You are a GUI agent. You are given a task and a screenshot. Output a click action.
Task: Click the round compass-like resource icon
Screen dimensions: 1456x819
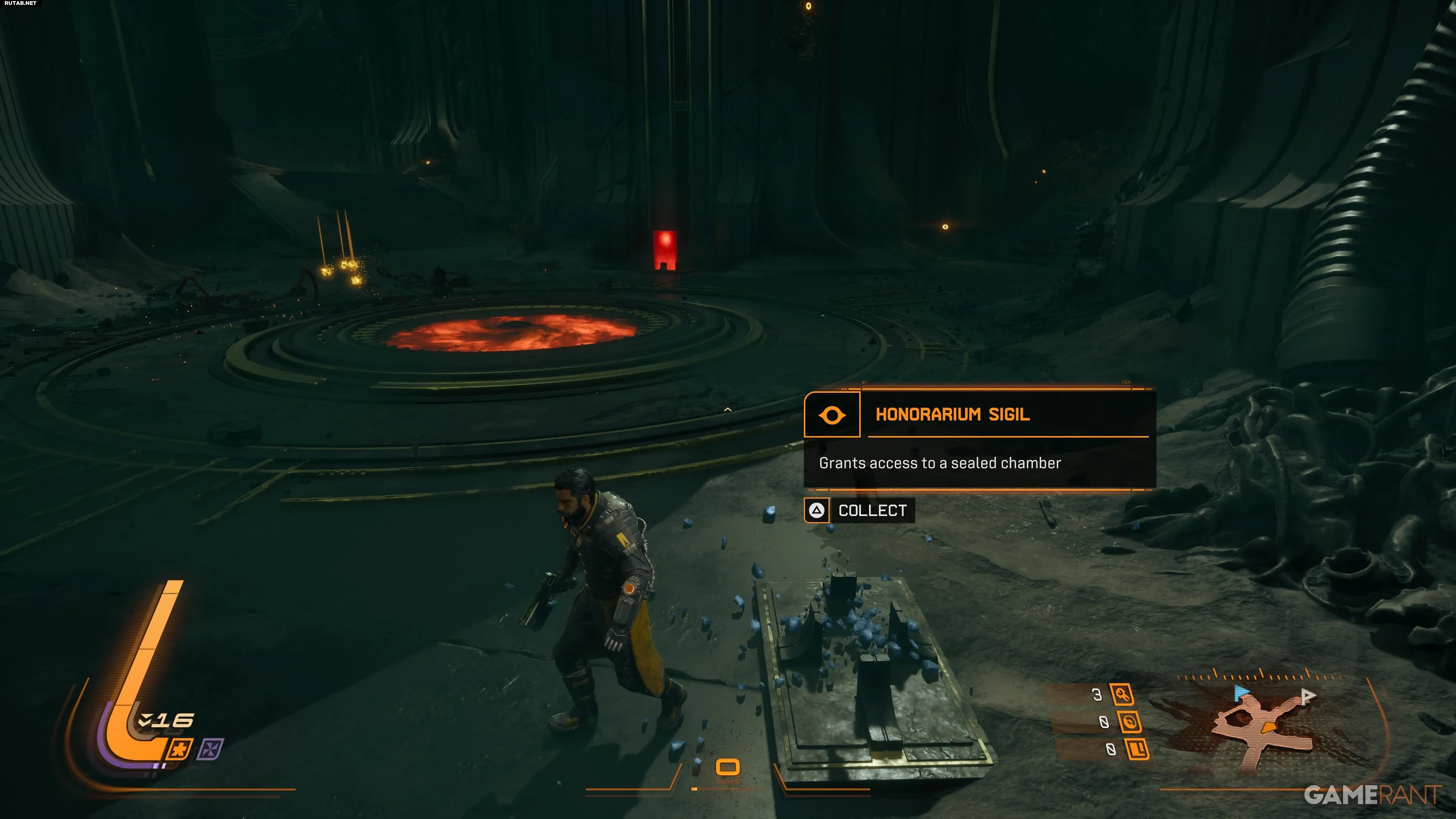[x=1129, y=722]
